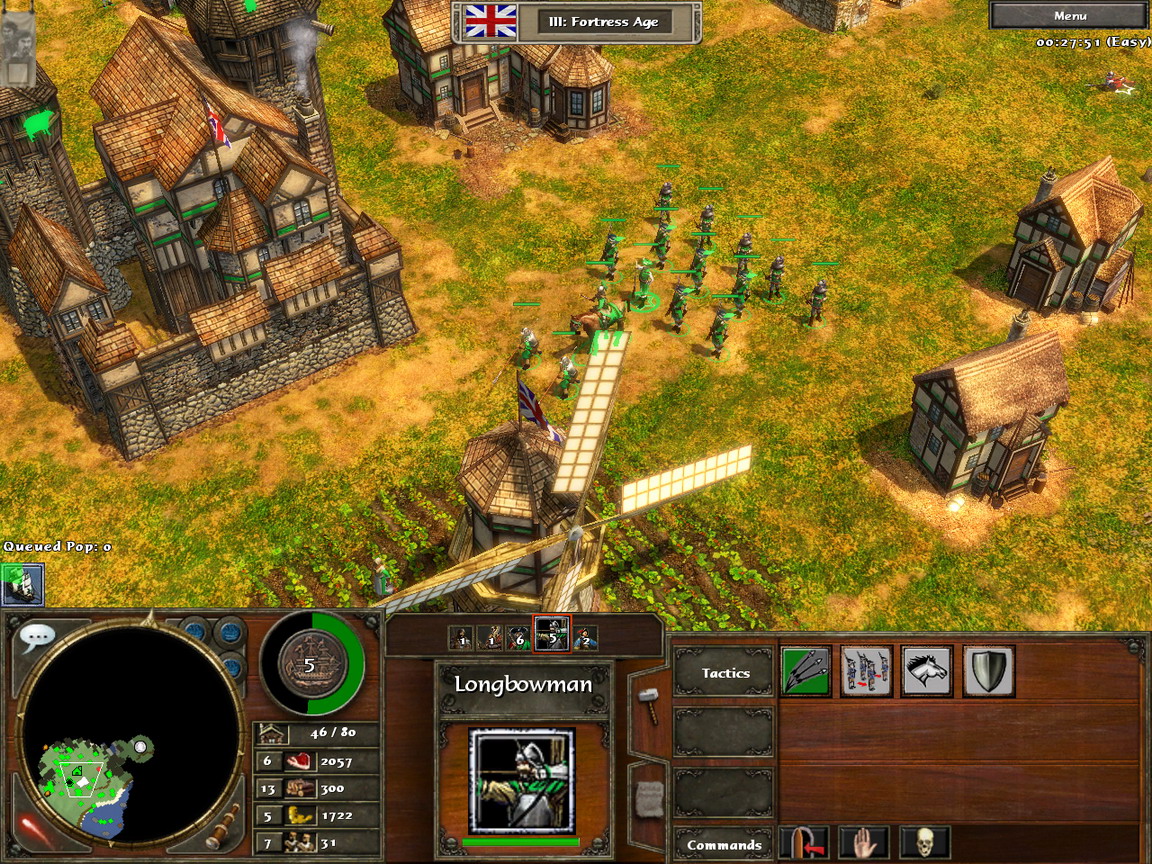Select the group of 6 units
This screenshot has height=864, width=1152.
tap(516, 635)
